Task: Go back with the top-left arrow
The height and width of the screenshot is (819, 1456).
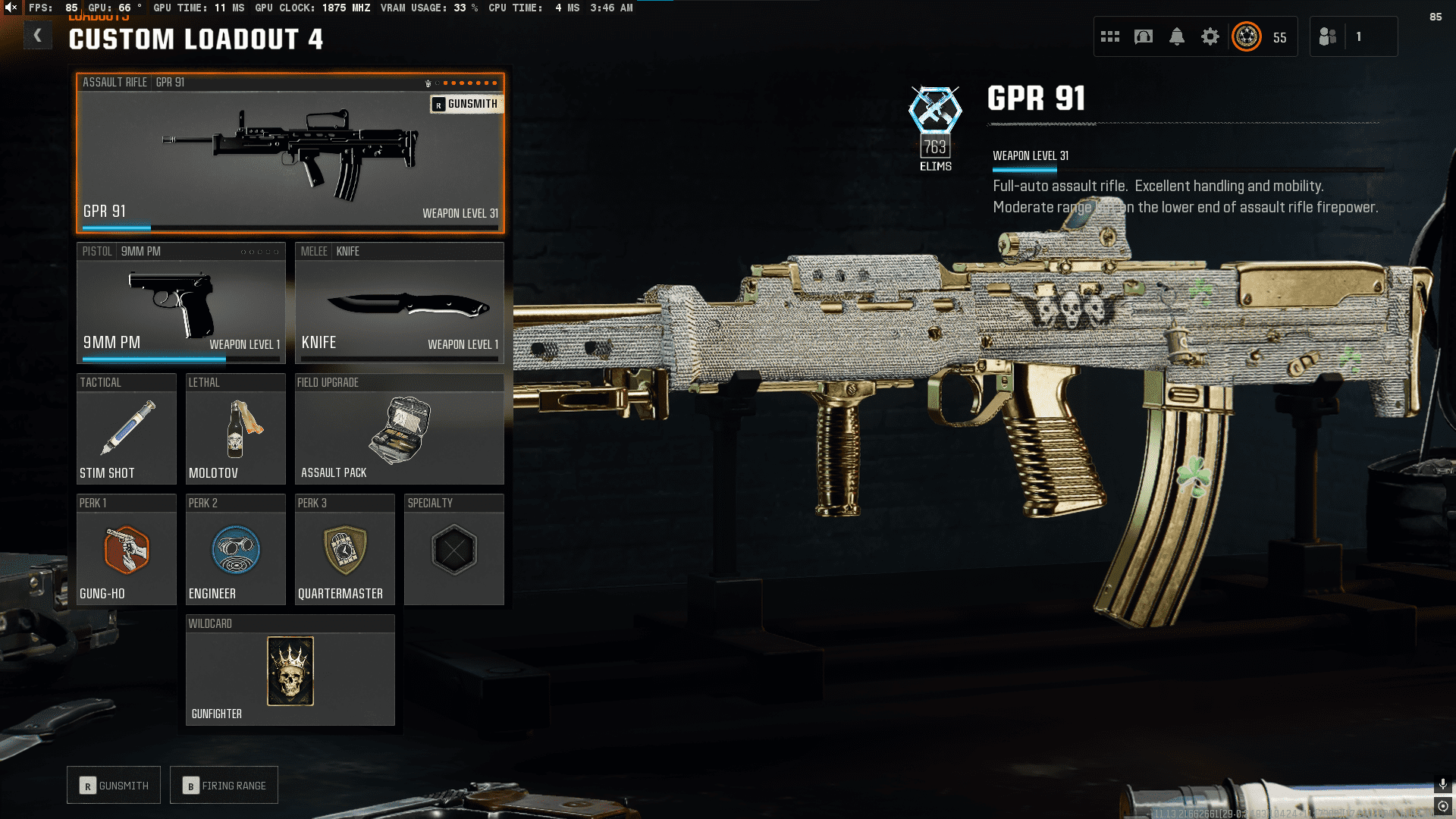Action: click(x=37, y=36)
